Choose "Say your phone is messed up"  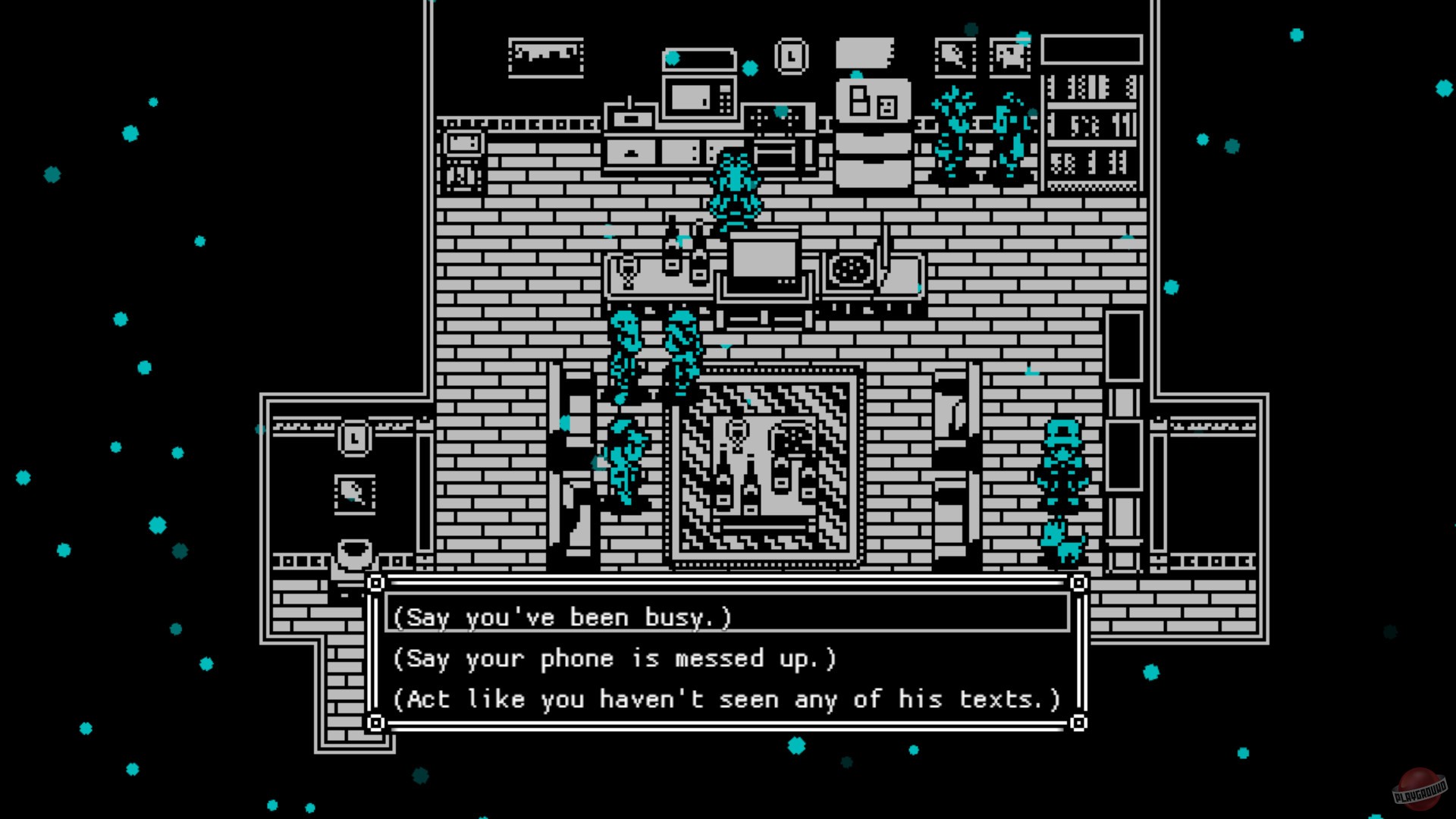pyautogui.click(x=614, y=658)
